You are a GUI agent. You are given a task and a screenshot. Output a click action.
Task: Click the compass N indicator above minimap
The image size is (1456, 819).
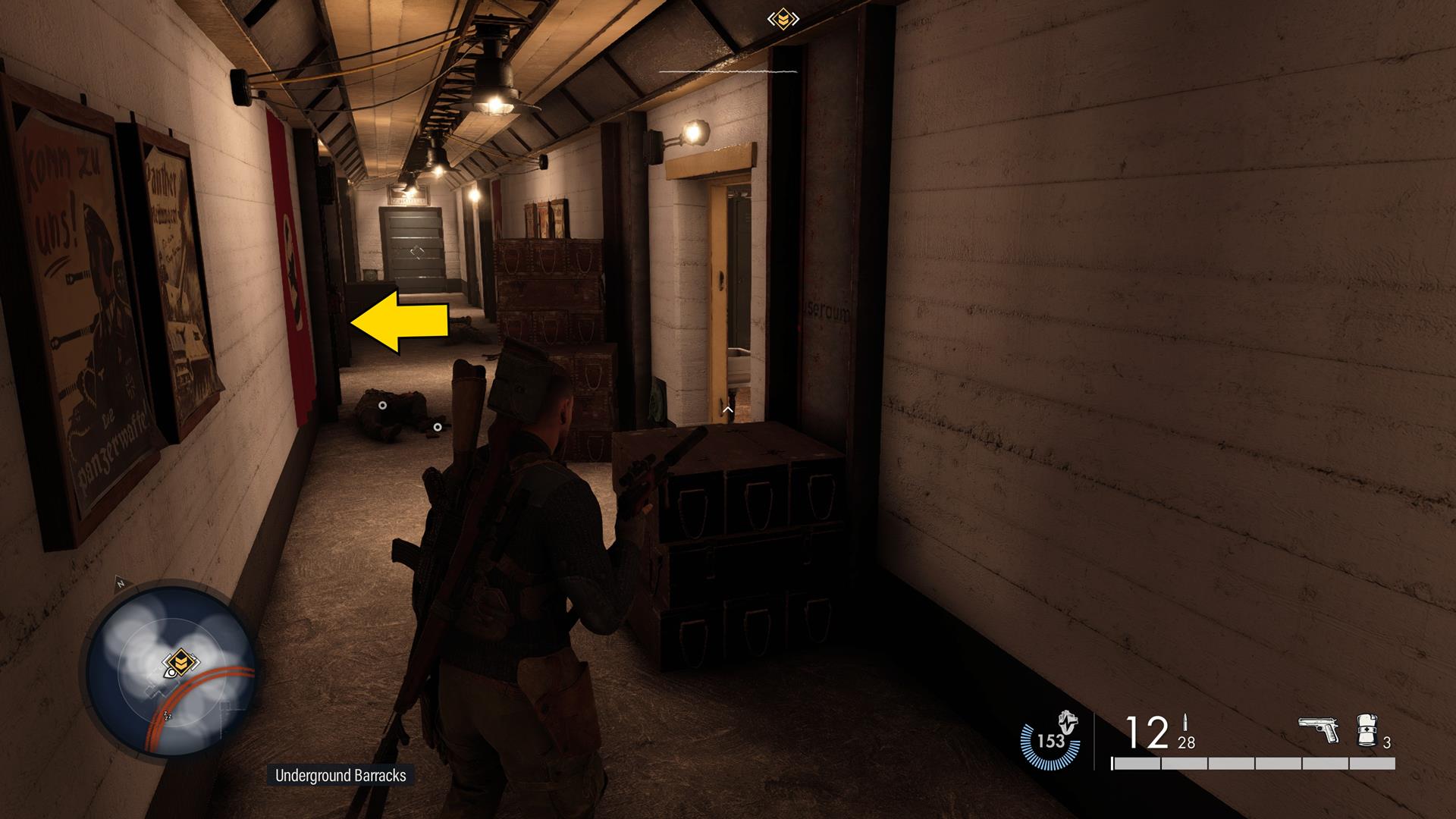tap(120, 582)
